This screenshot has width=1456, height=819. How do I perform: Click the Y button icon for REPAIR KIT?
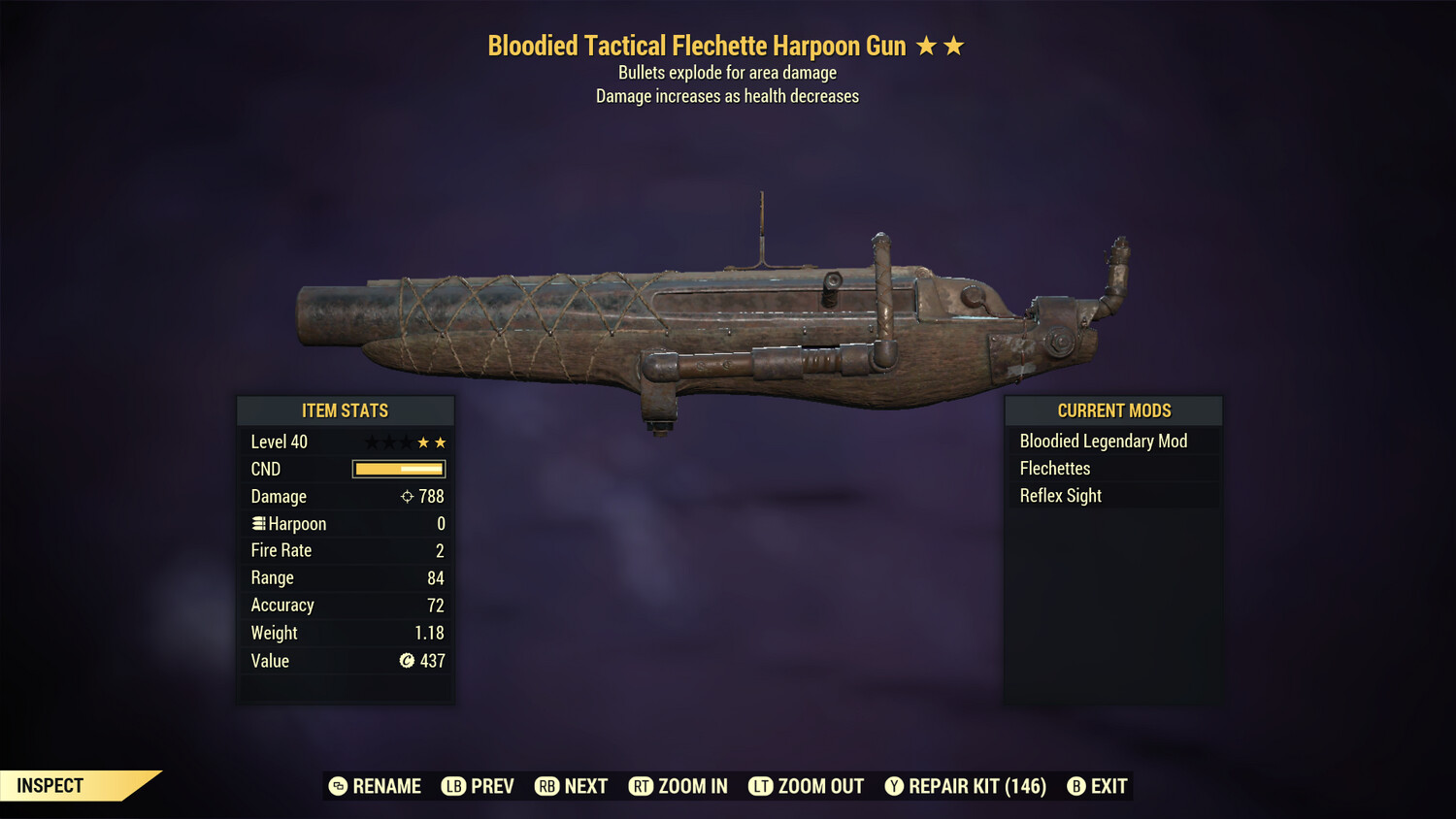895,786
